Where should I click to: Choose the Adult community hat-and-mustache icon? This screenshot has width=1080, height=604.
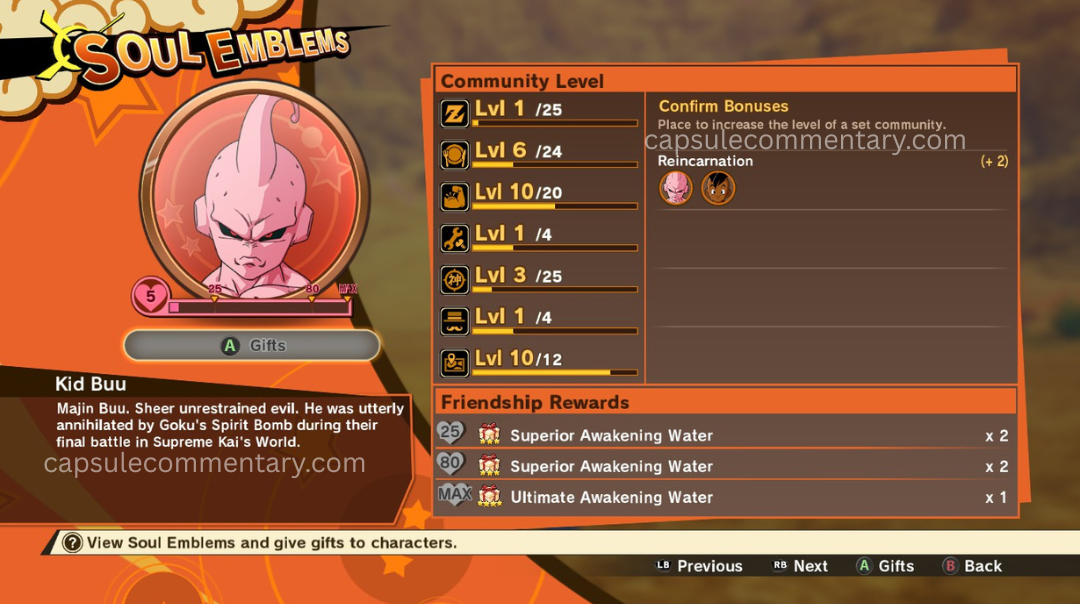coord(455,321)
